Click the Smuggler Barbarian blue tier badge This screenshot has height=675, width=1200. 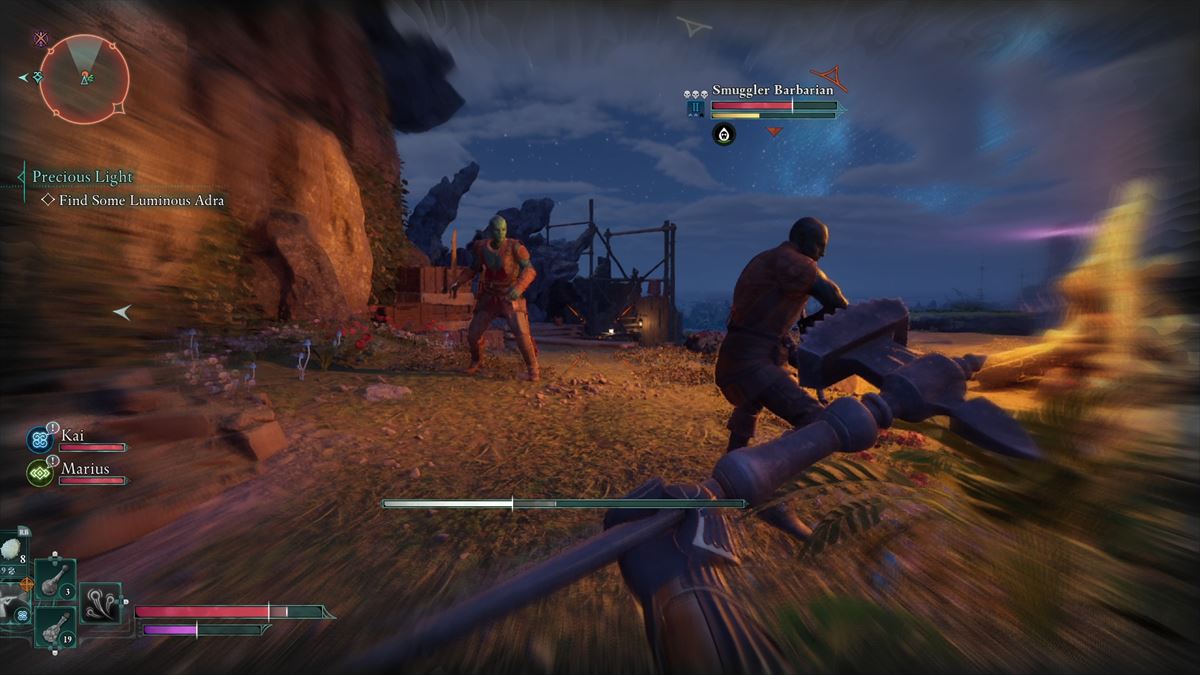(x=696, y=109)
